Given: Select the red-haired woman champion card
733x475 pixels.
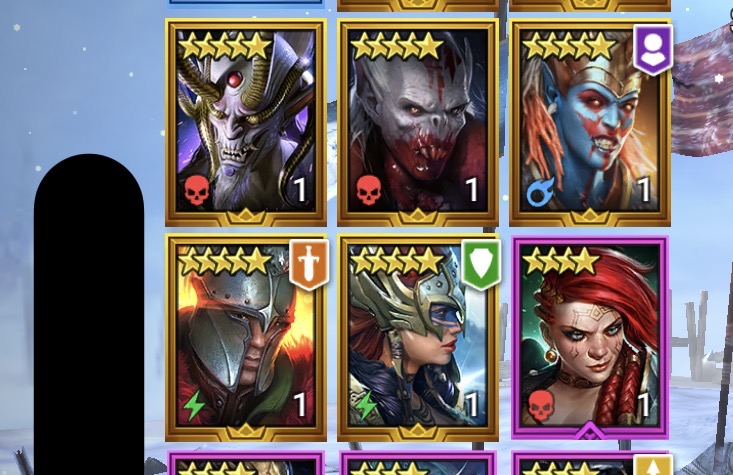Looking at the screenshot, I should tap(589, 338).
